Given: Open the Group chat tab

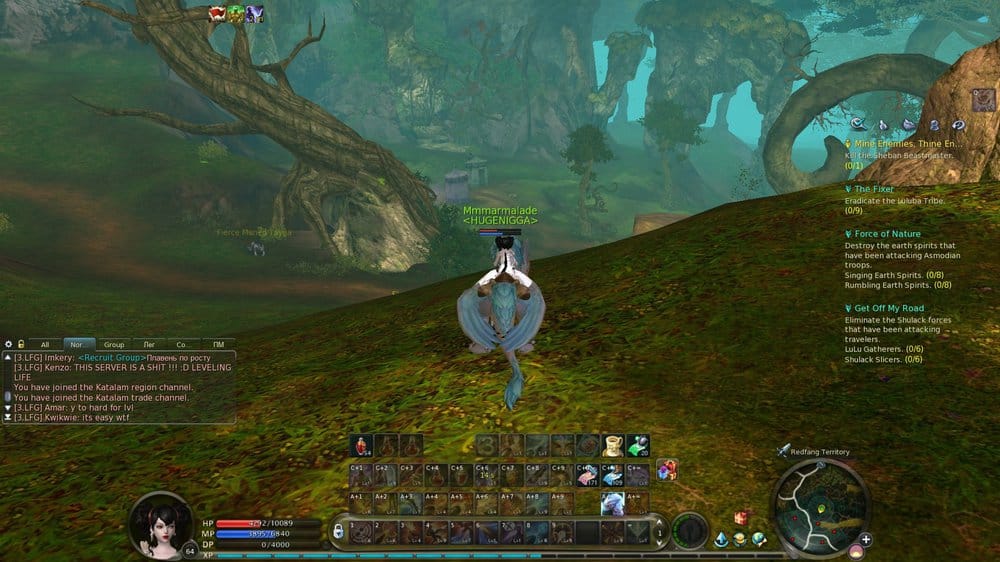Looking at the screenshot, I should (x=114, y=344).
